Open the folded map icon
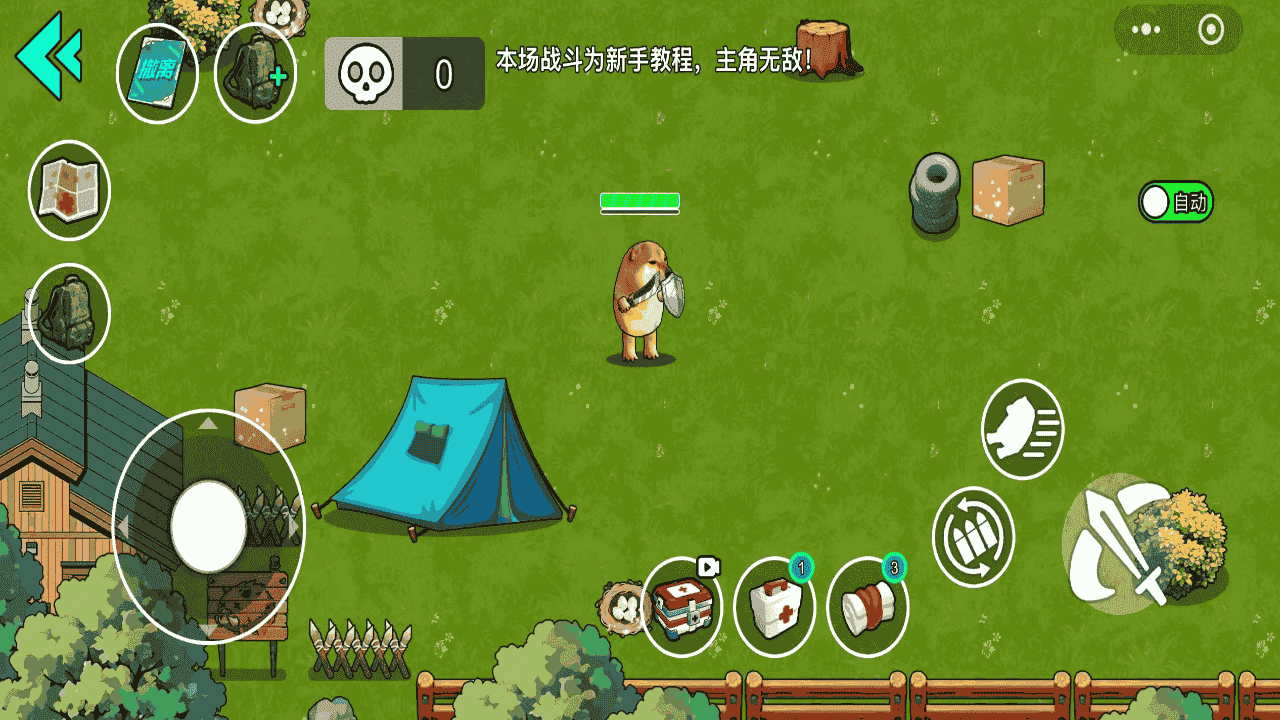1280x720 pixels. [x=69, y=190]
